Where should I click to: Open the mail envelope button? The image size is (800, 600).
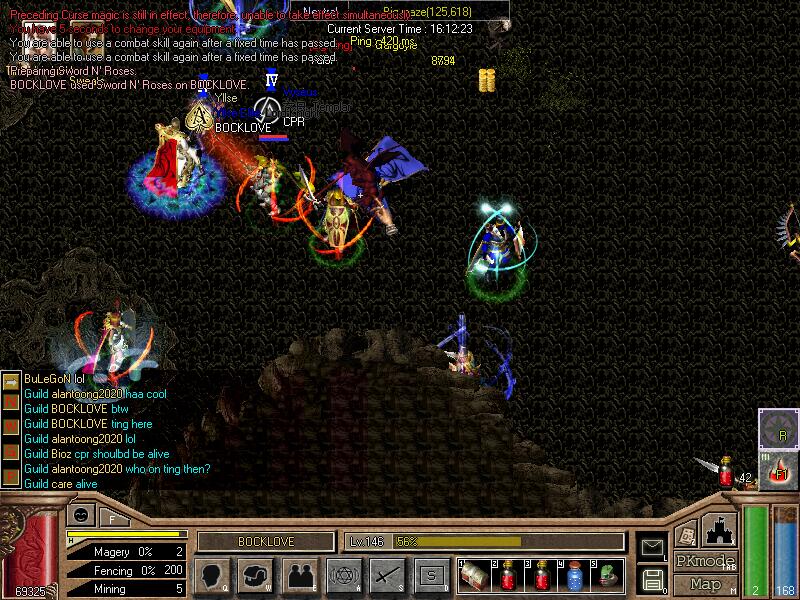point(652,546)
